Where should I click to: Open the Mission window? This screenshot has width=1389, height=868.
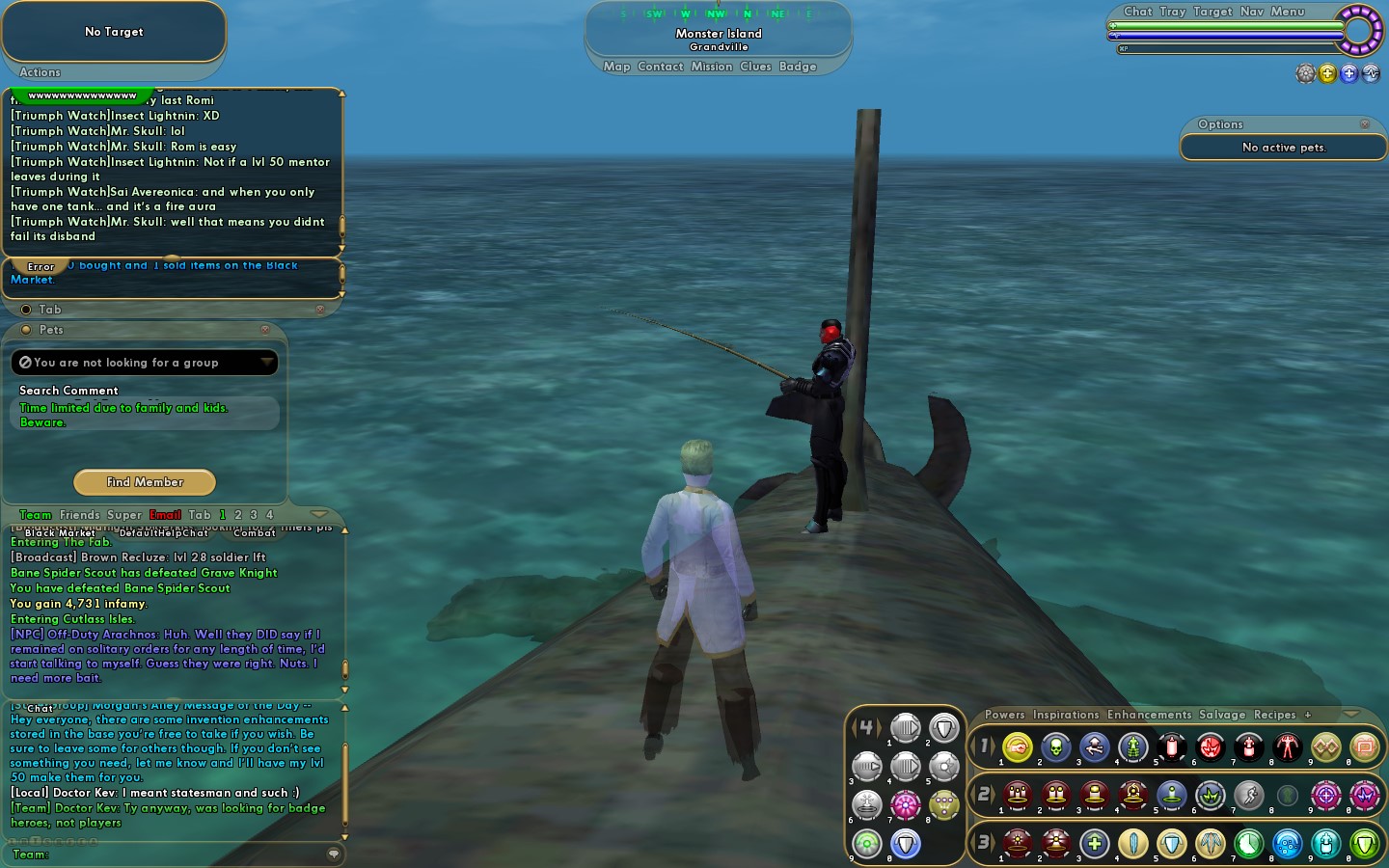[x=712, y=67]
